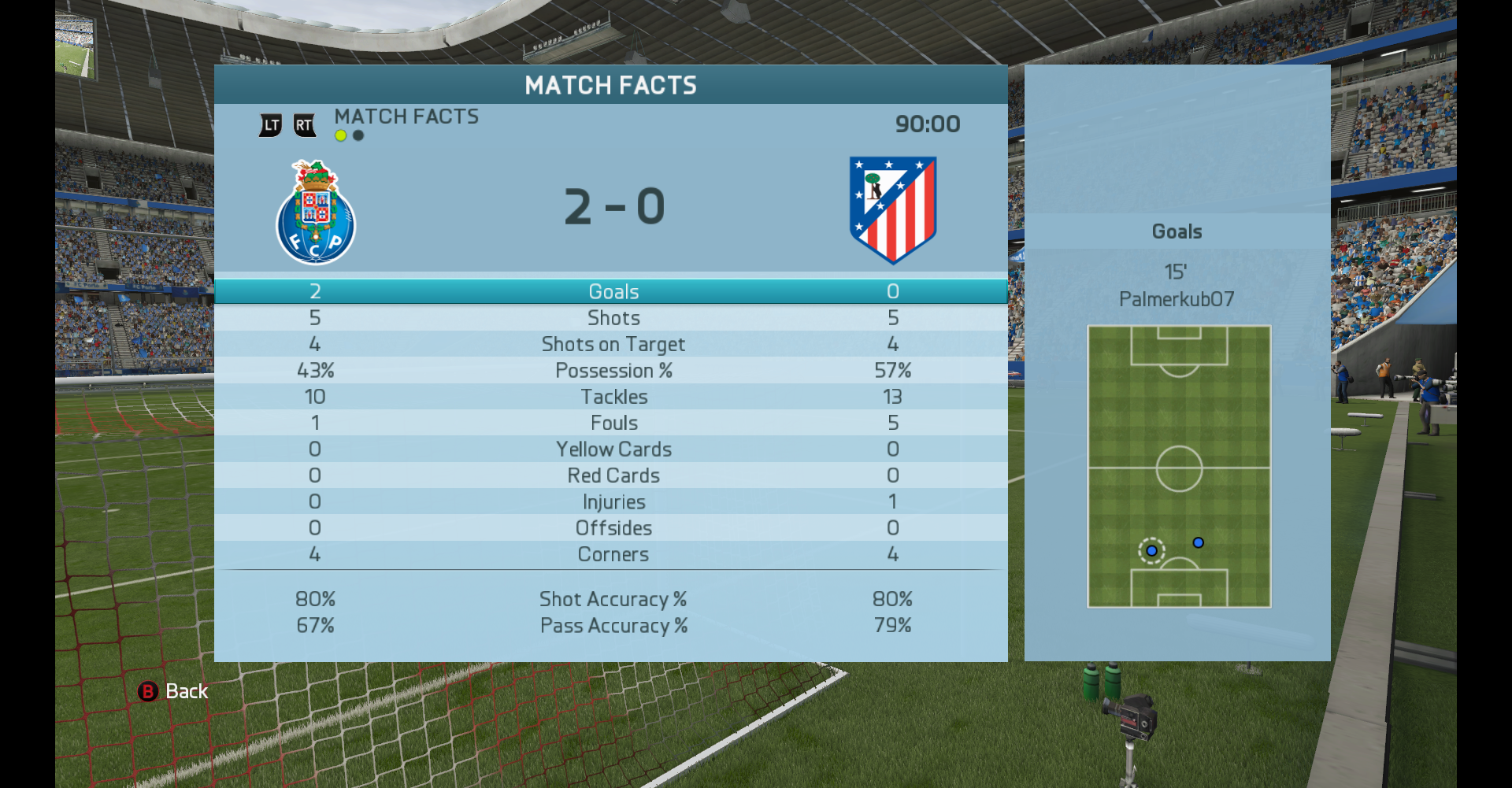The image size is (1512, 788).
Task: Choose the Fouls stat row
Action: [x=612, y=423]
